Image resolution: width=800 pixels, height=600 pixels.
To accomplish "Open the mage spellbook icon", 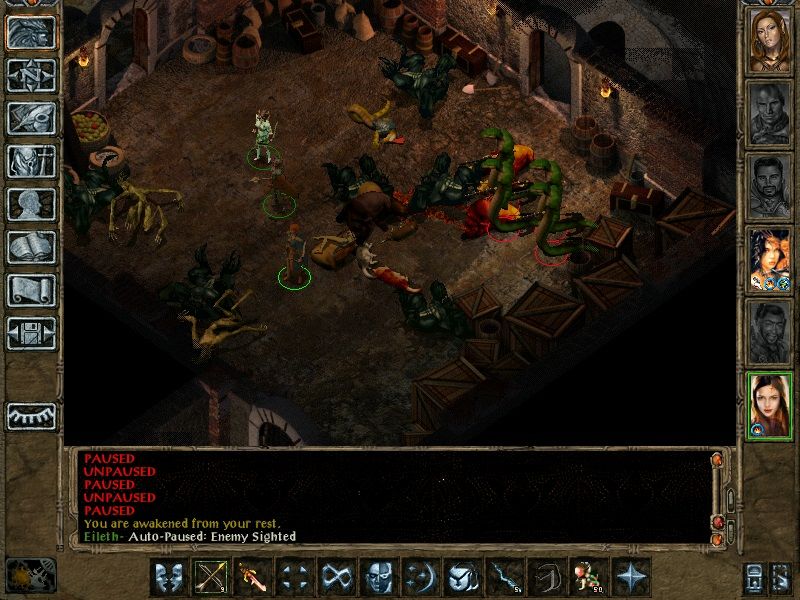I will [31, 247].
